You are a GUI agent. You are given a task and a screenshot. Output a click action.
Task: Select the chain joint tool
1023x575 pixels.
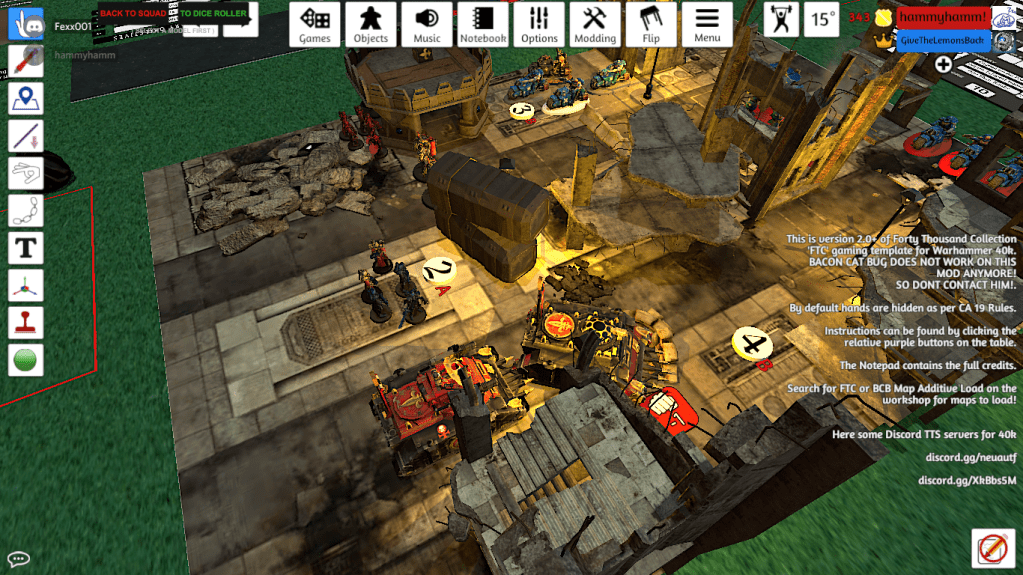click(x=25, y=209)
